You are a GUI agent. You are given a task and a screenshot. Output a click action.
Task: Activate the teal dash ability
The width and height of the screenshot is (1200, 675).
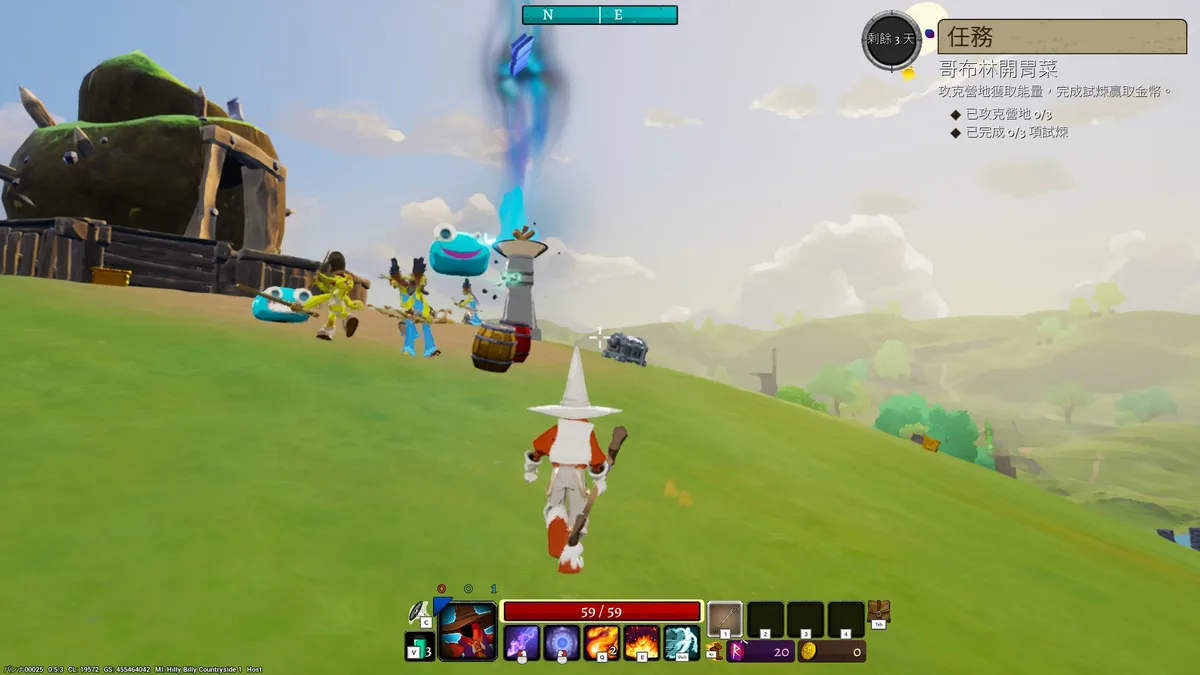point(682,642)
